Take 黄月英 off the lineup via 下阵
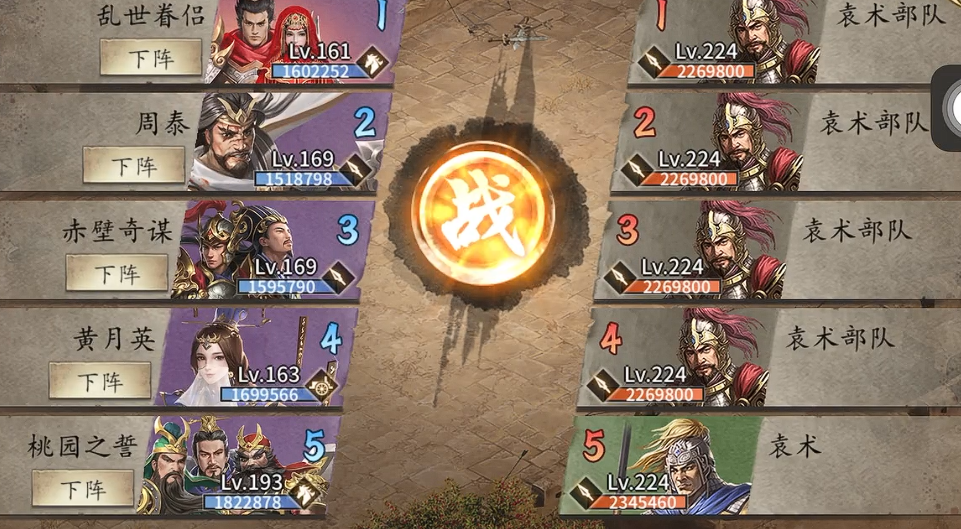The height and width of the screenshot is (529, 961). (100, 380)
